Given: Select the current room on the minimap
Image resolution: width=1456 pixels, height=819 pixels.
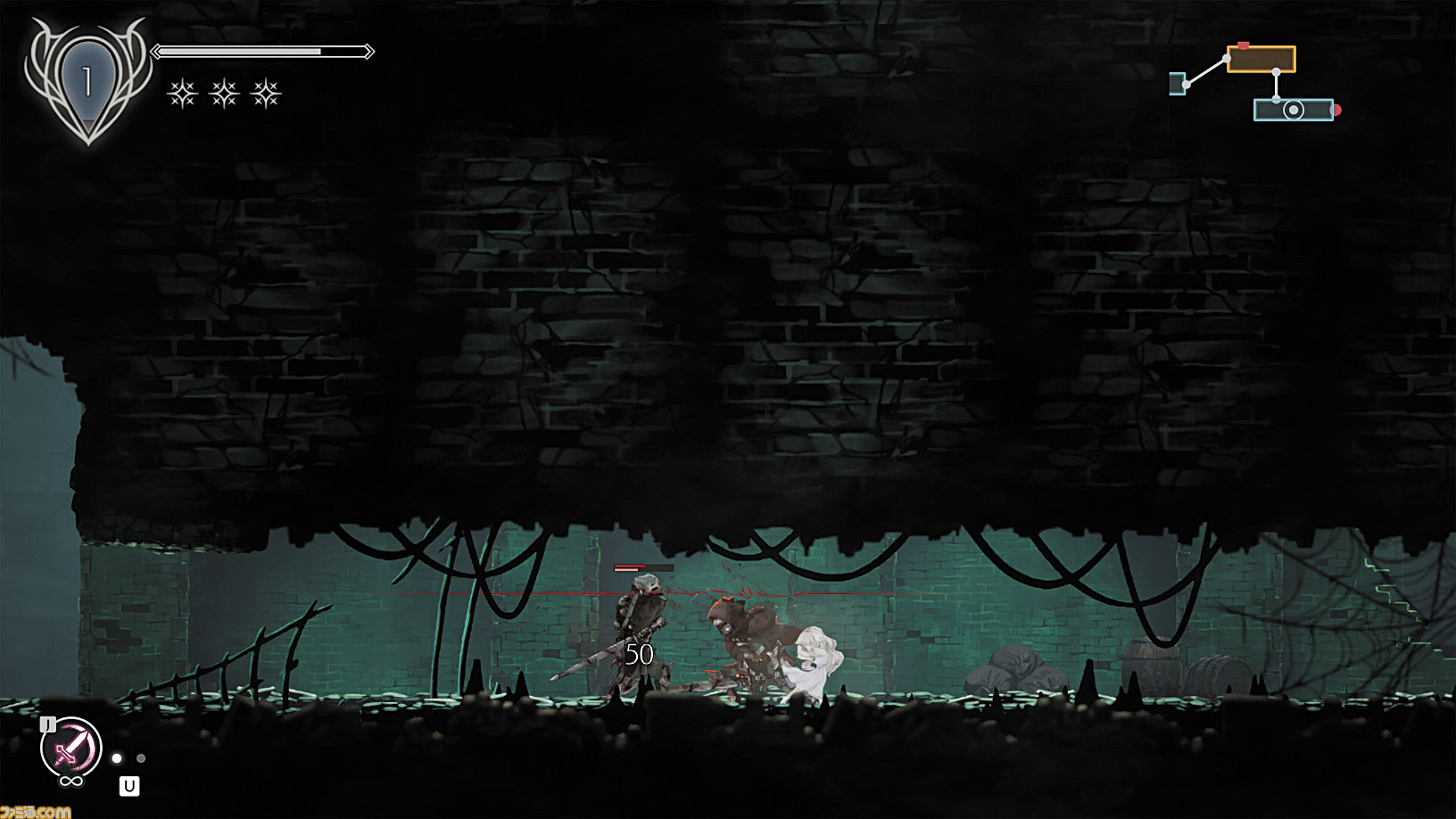Looking at the screenshot, I should tap(1293, 110).
